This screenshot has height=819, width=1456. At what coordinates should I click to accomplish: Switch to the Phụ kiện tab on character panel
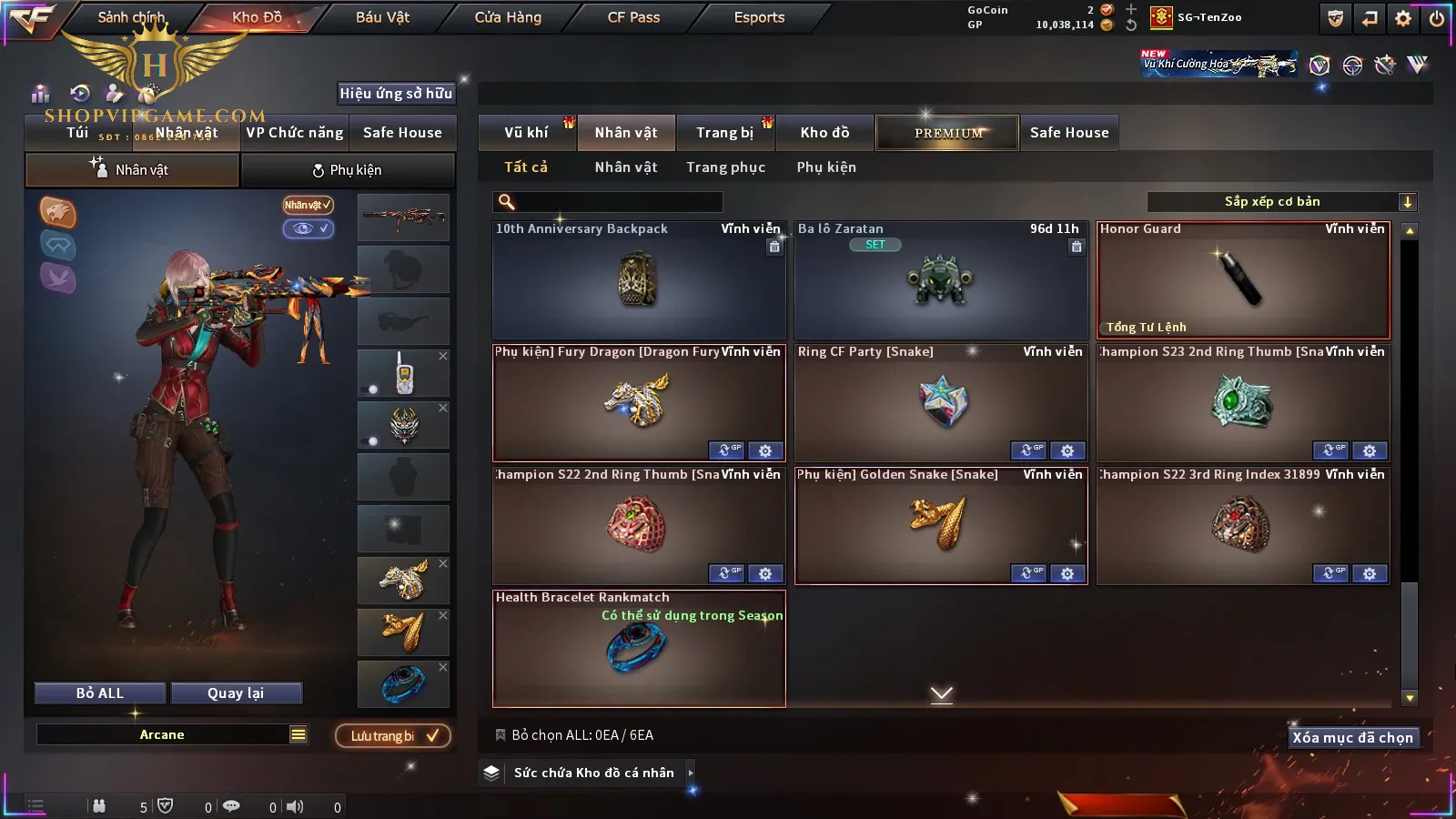(x=347, y=170)
